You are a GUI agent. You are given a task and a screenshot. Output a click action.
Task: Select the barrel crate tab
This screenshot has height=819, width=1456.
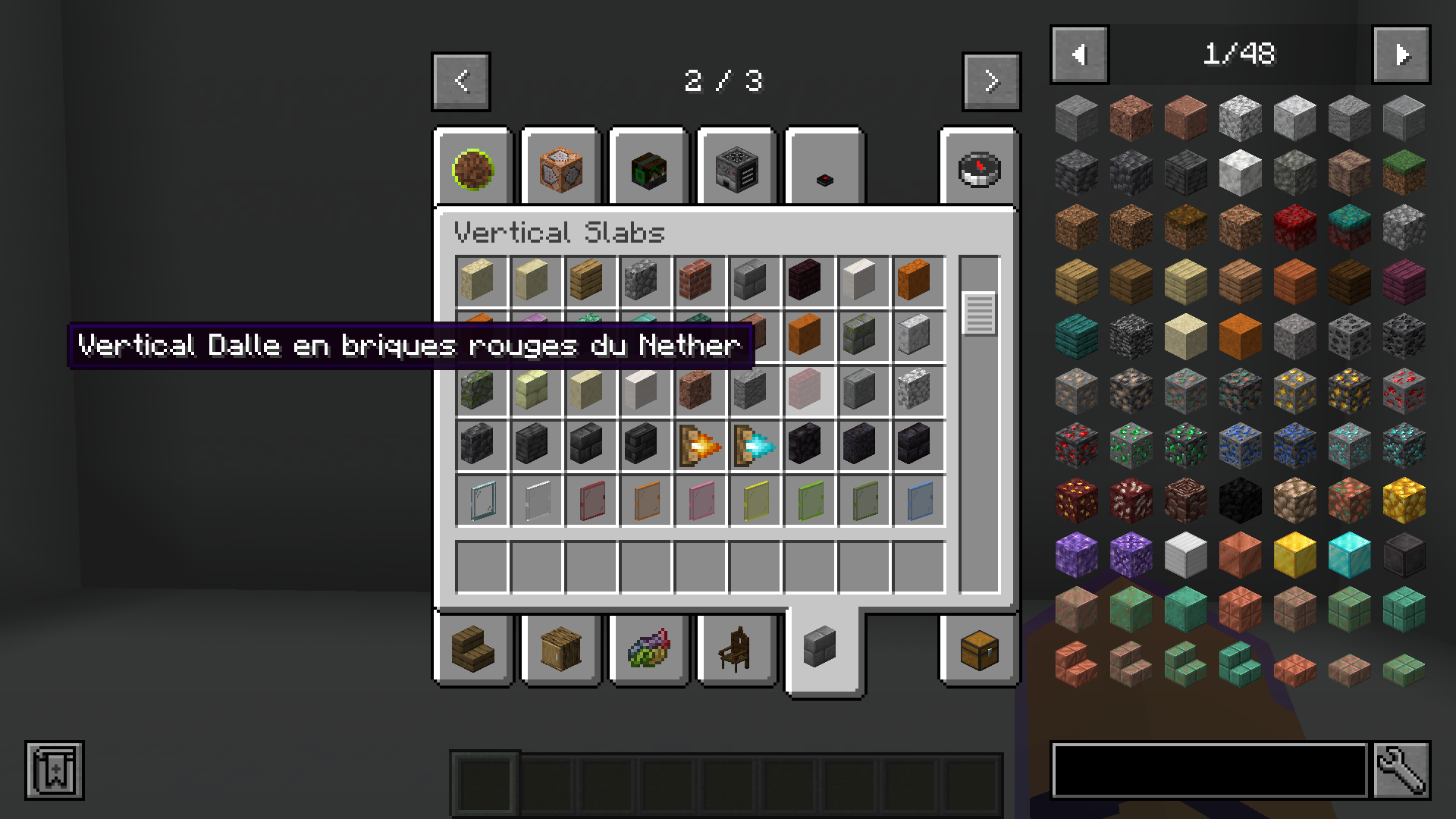point(561,651)
